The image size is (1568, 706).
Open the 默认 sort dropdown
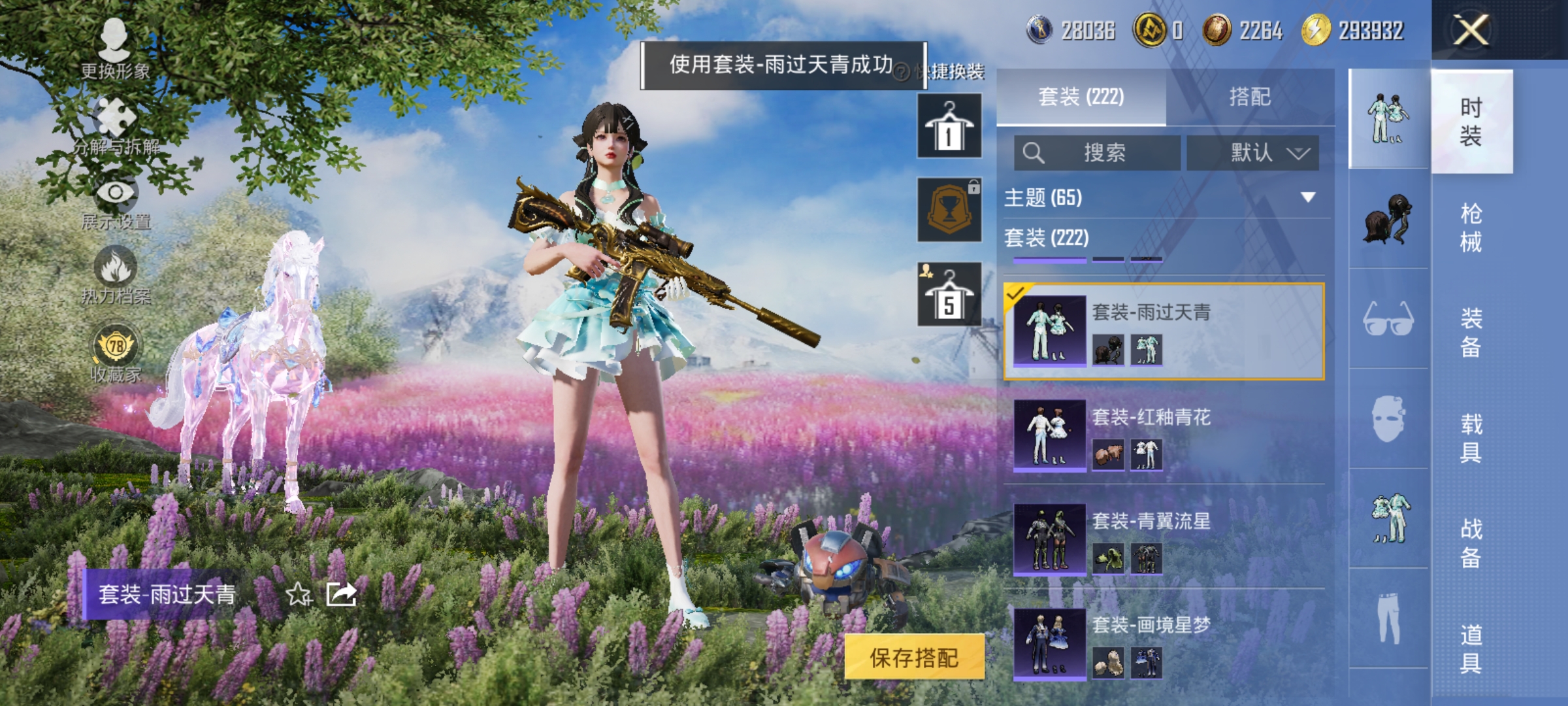pyautogui.click(x=1251, y=152)
